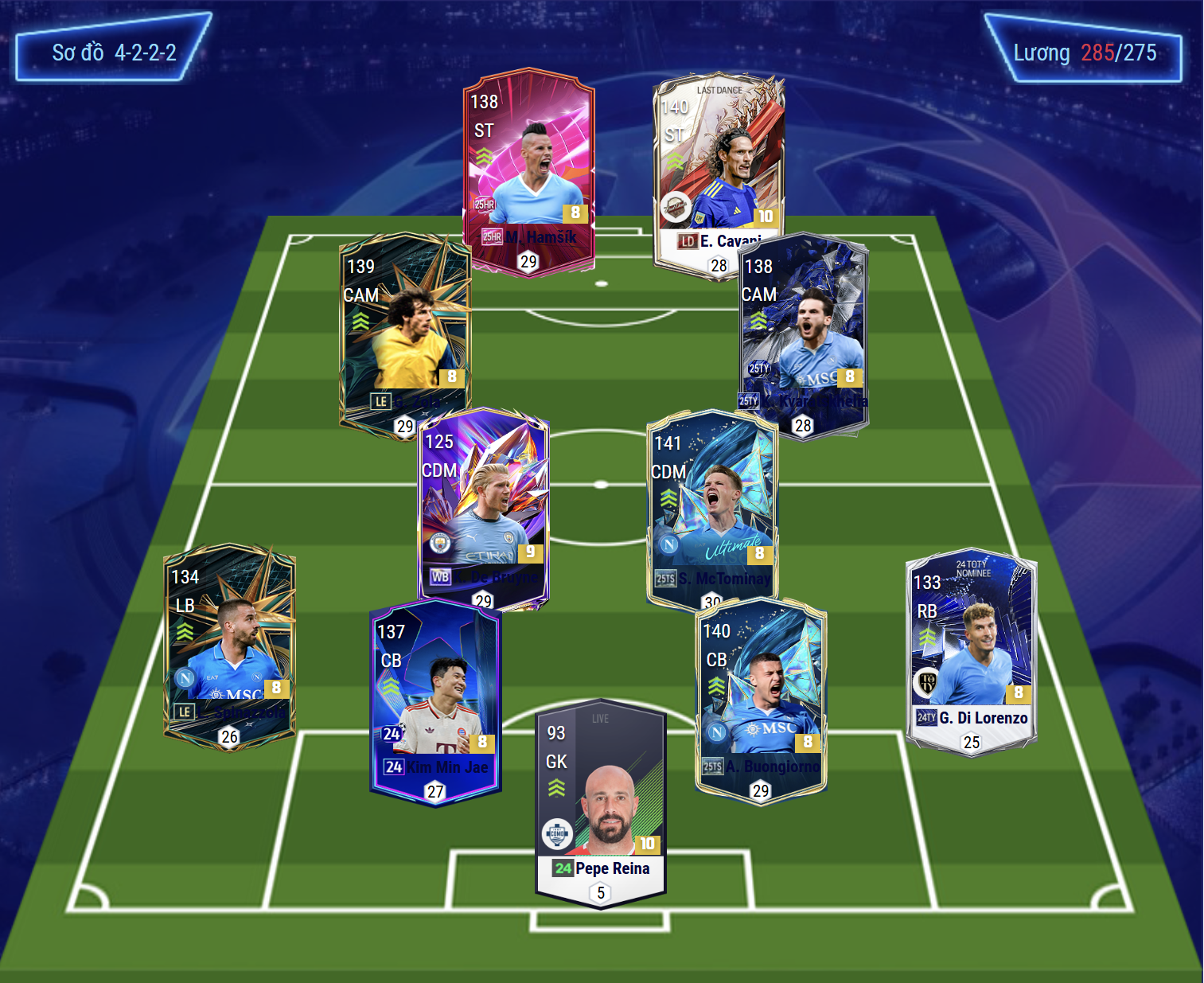Pick the Pepe Reina goalkeeper card
Image resolution: width=1204 pixels, height=983 pixels.
click(x=601, y=800)
